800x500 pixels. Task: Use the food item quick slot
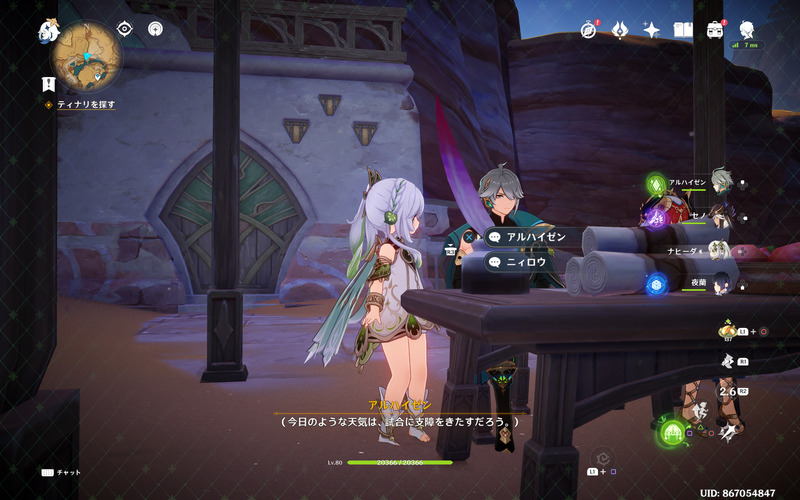click(x=729, y=329)
